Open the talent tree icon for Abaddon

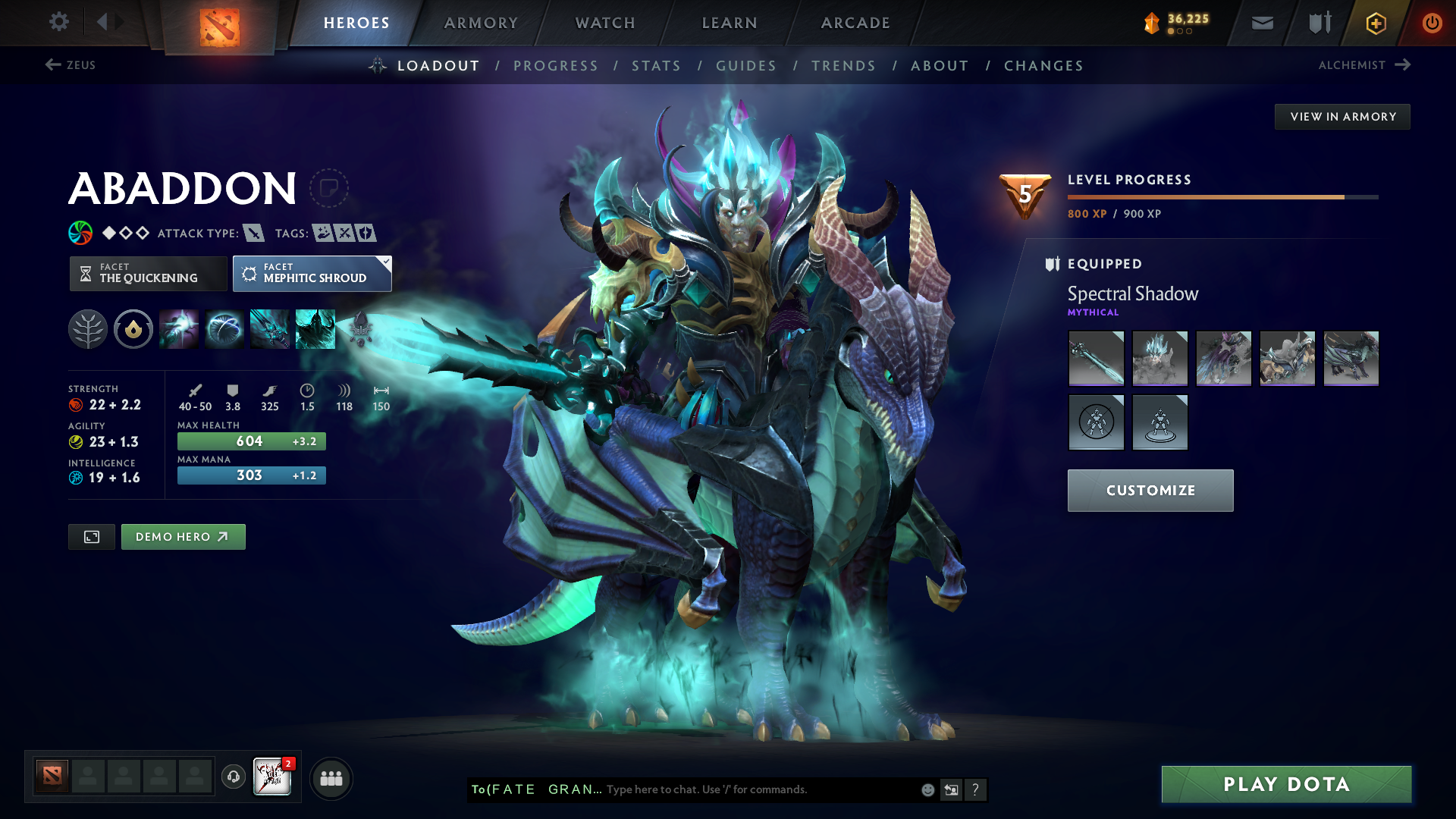point(87,329)
